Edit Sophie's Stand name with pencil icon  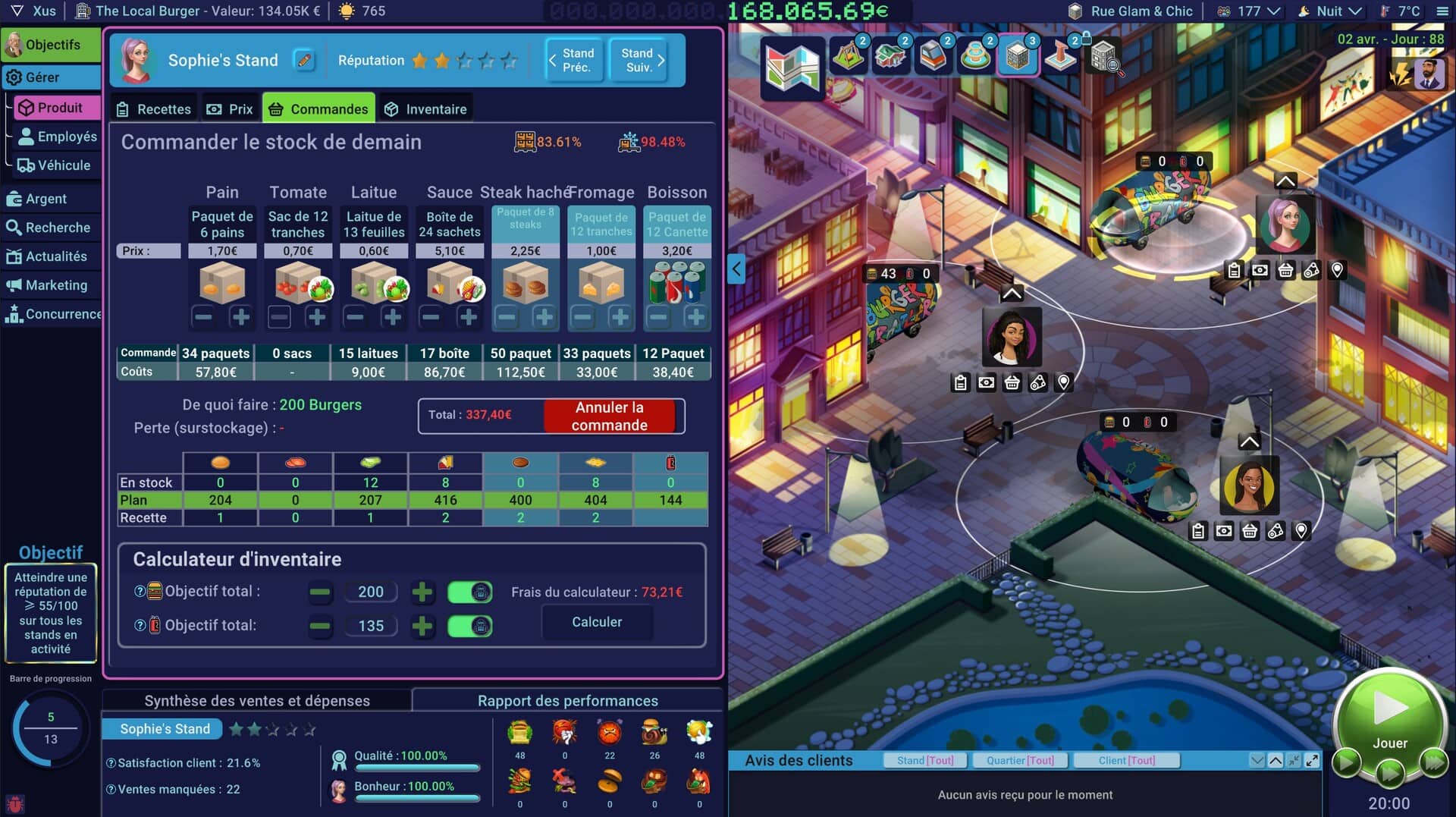(x=304, y=60)
